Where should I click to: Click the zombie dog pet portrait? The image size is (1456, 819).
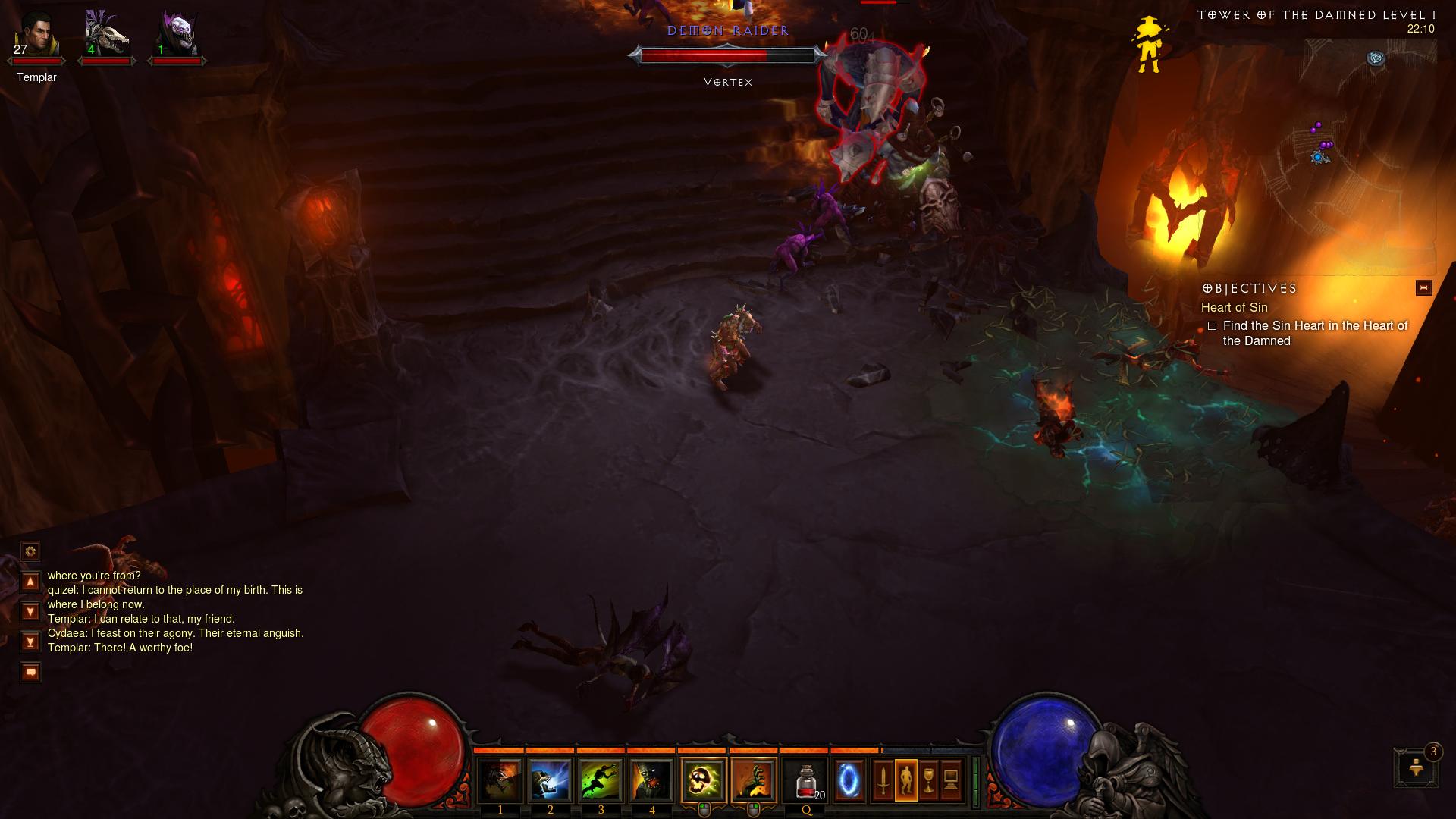[106, 35]
